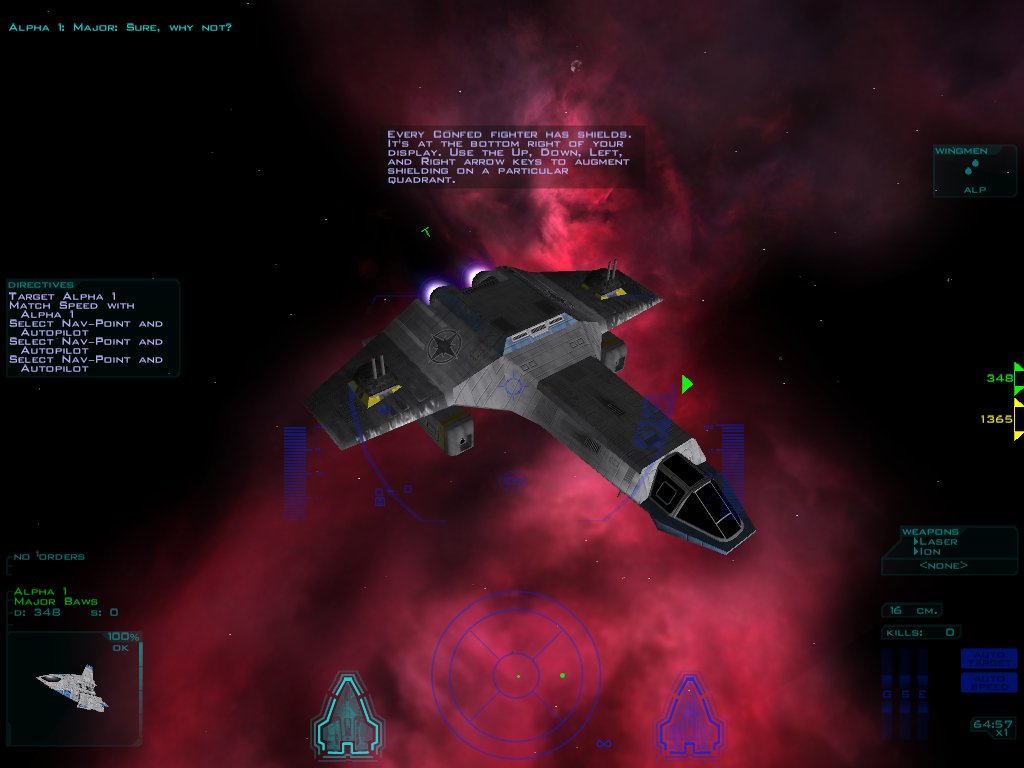Click the G S E energy gauges

click(x=904, y=693)
